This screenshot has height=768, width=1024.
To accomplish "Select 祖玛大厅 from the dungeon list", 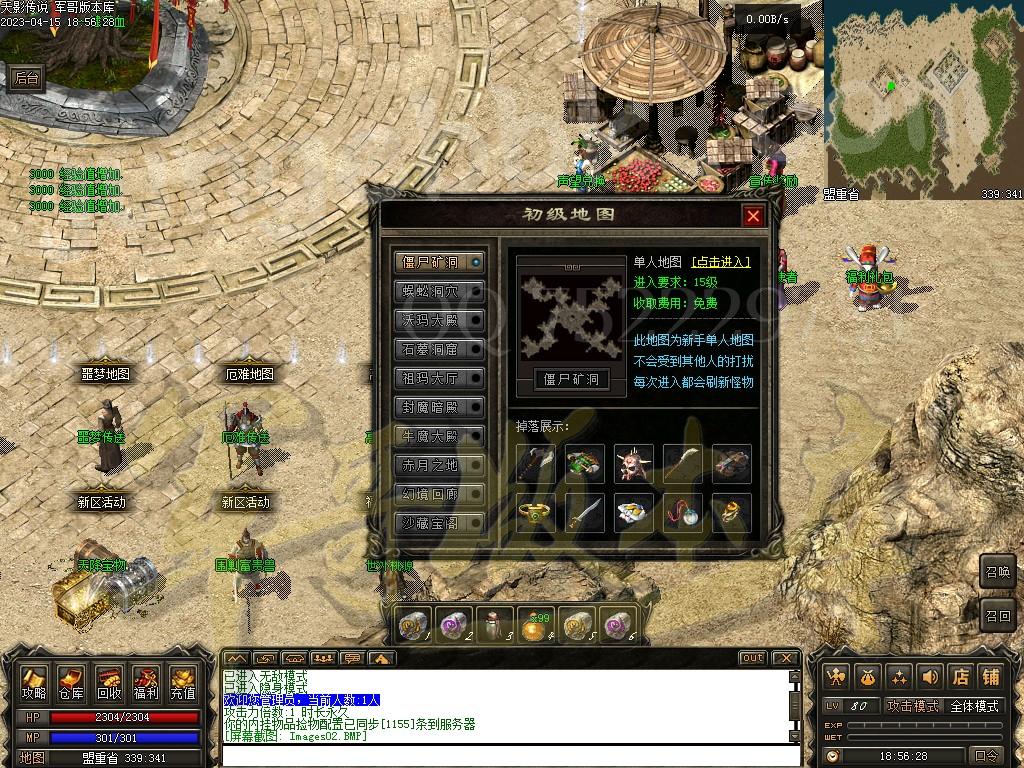I will 439,378.
